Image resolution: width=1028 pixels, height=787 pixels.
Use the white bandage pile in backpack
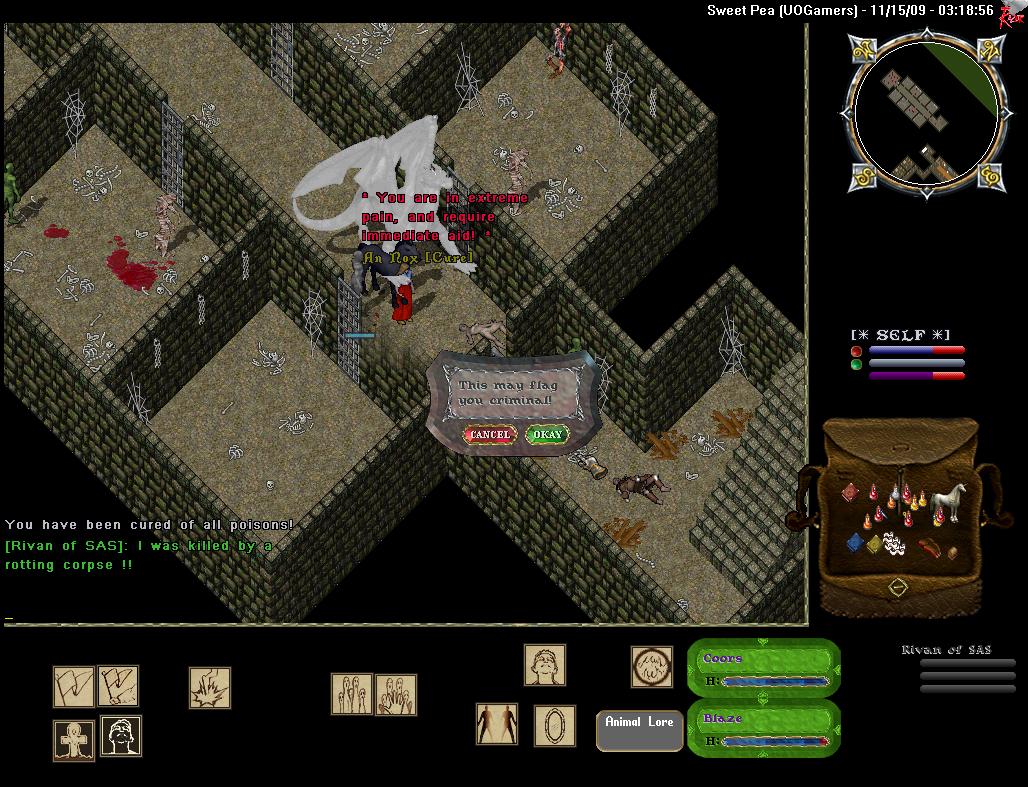895,545
